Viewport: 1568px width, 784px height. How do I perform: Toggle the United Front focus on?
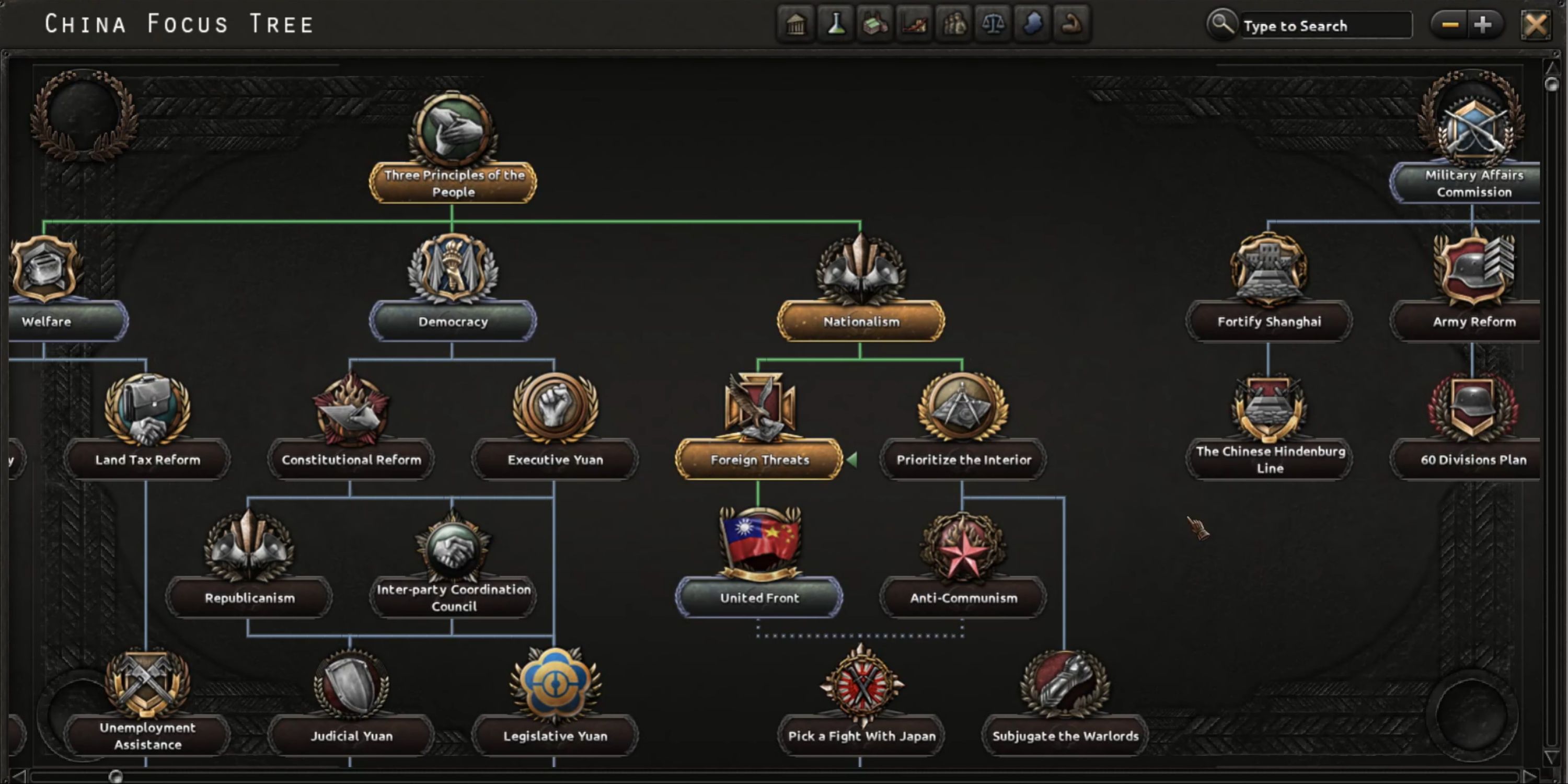point(758,598)
